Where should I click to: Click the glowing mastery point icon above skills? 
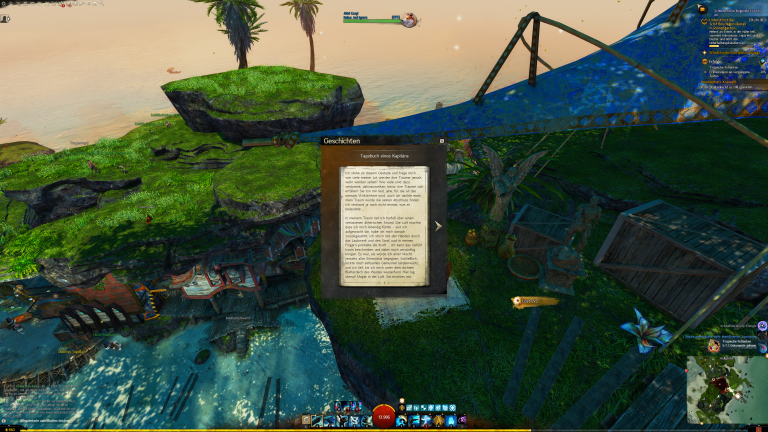[x=403, y=406]
